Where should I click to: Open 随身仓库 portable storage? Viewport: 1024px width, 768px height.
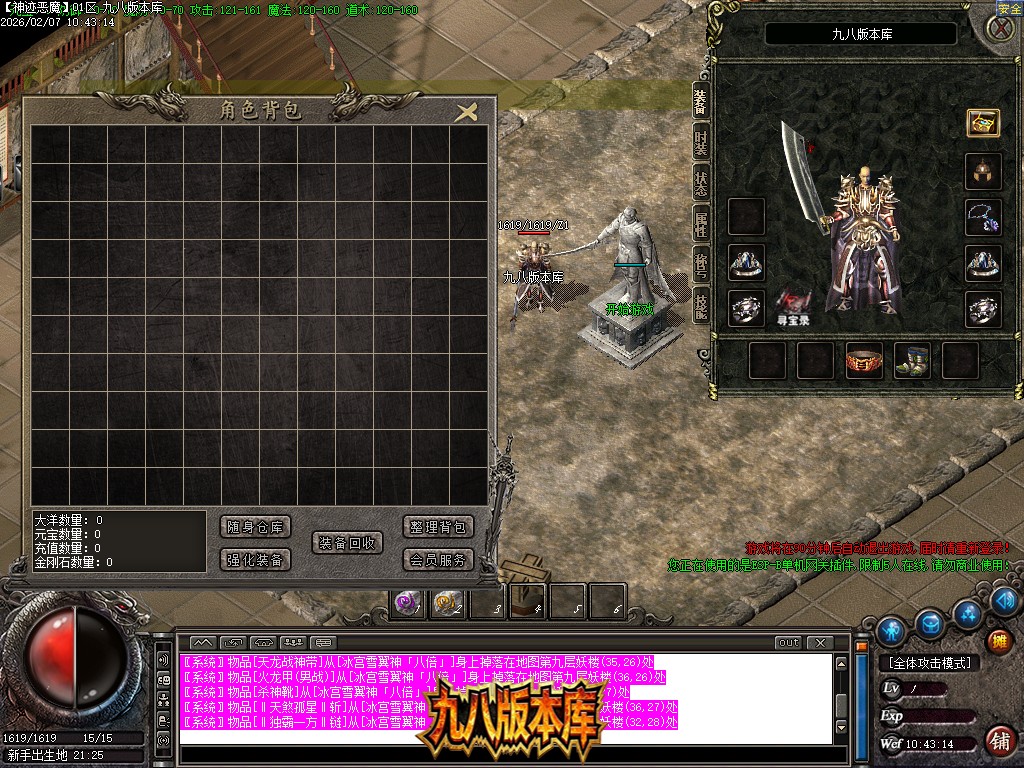pyautogui.click(x=255, y=527)
